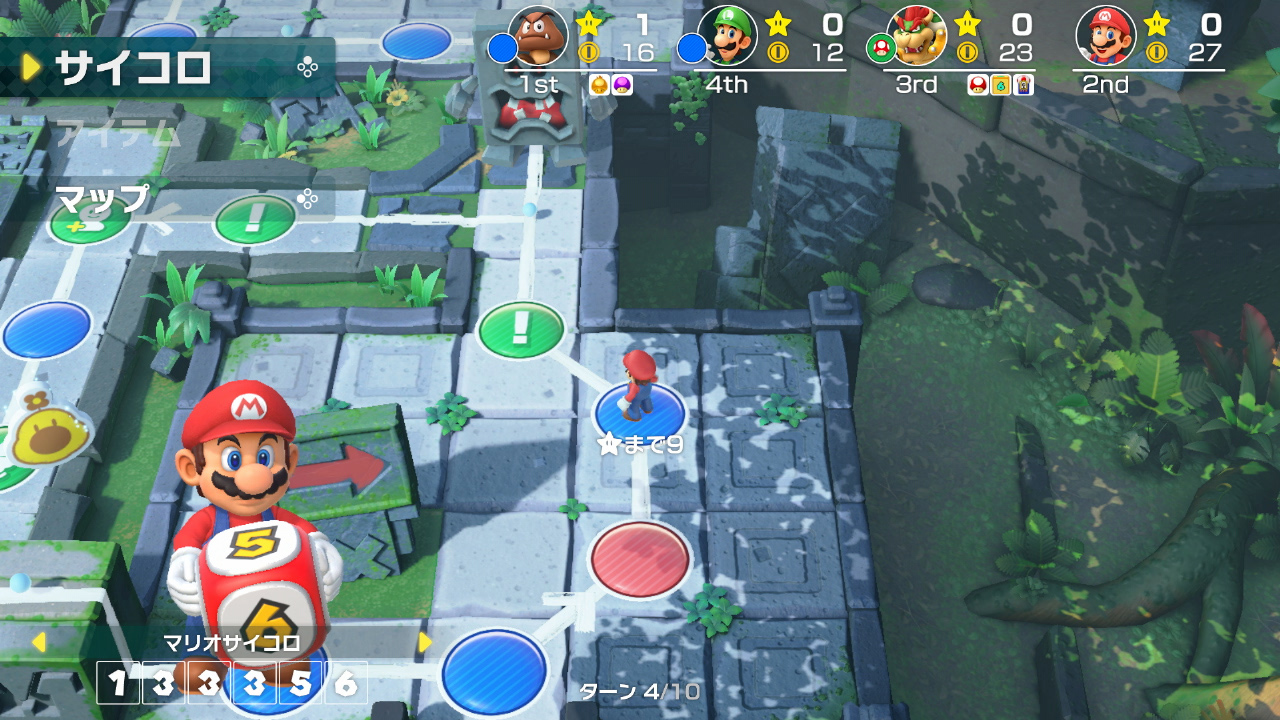Select Bowser's Mushroom item icon
The height and width of the screenshot is (720, 1280).
(x=976, y=85)
